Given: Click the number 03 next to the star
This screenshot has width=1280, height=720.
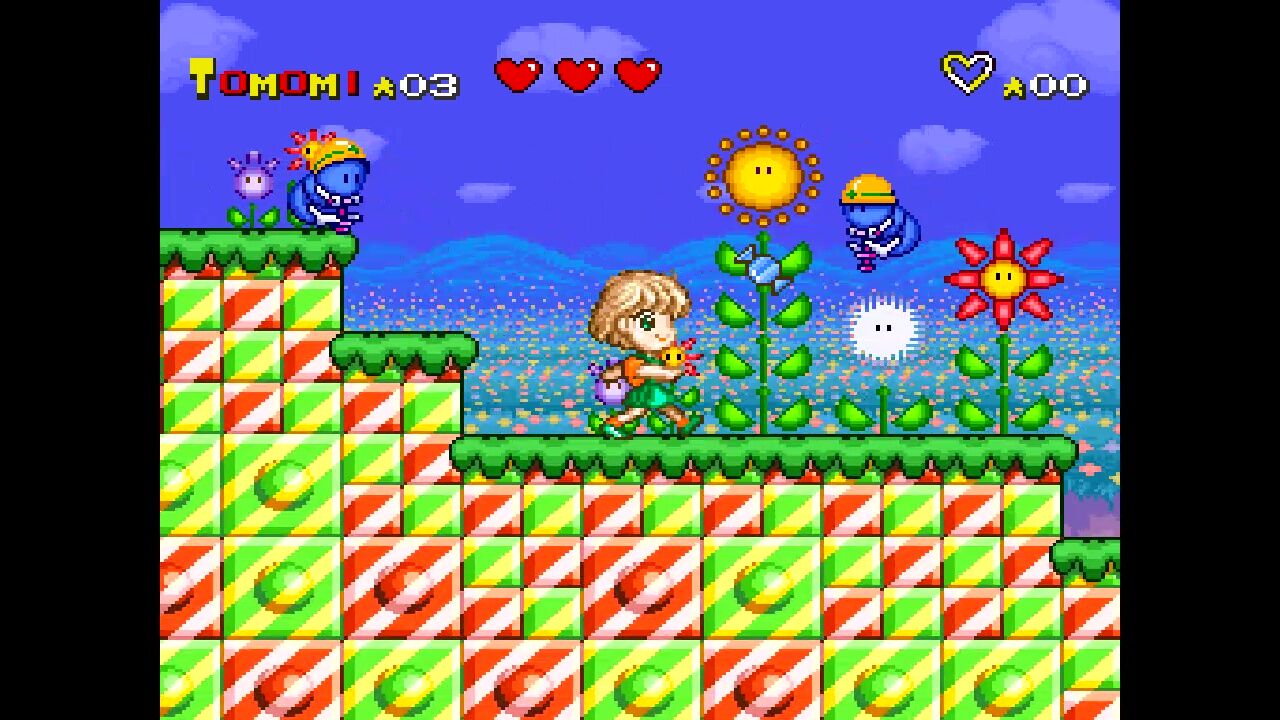Looking at the screenshot, I should tap(428, 85).
